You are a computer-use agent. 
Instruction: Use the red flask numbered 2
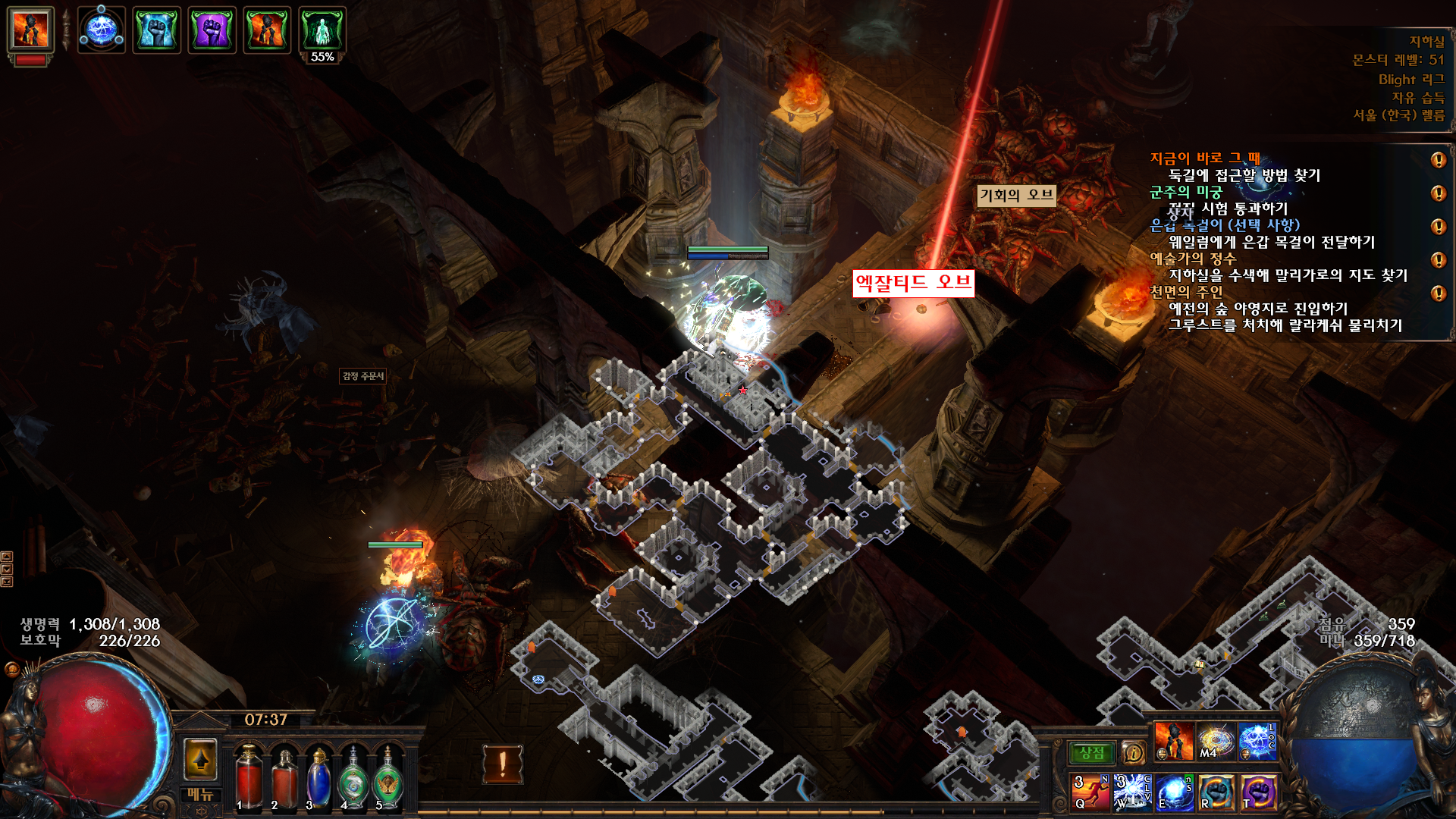tap(284, 778)
